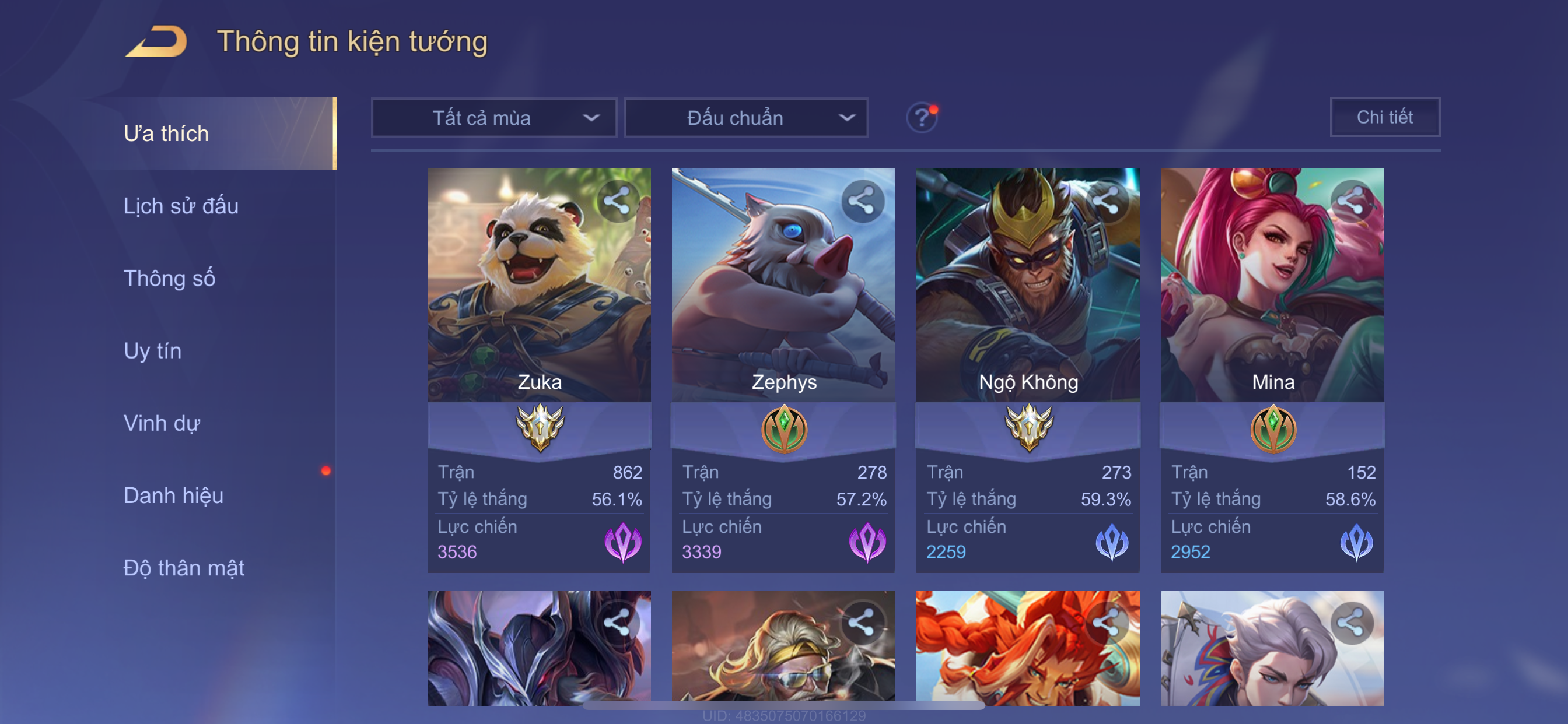Share the Zephys hero stats

[862, 201]
